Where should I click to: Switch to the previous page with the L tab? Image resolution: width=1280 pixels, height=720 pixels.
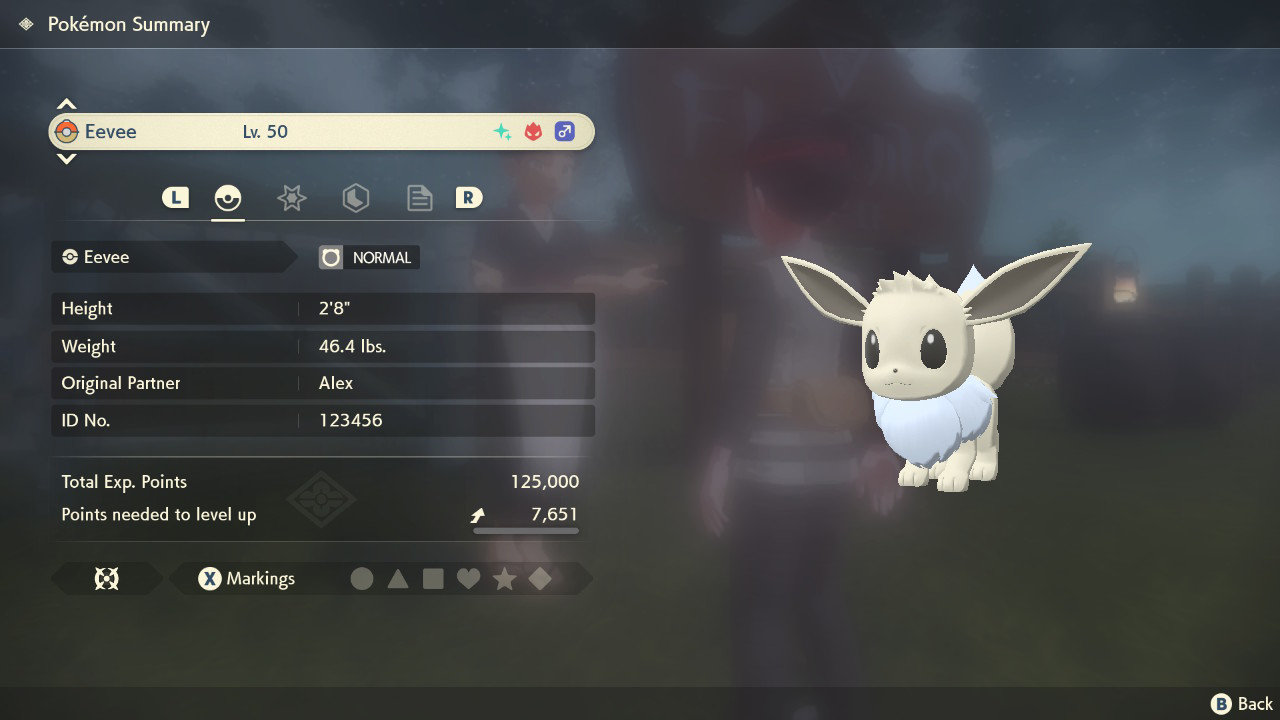coord(175,197)
